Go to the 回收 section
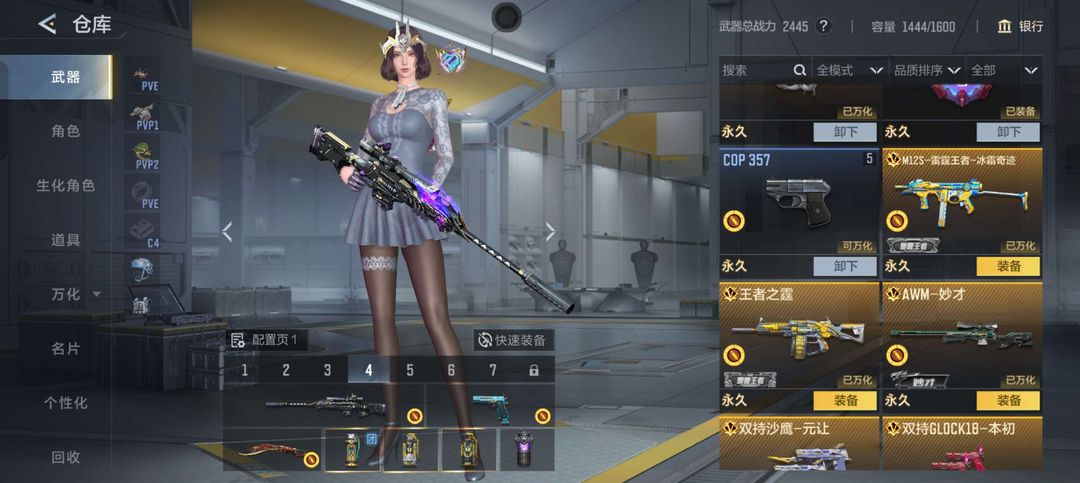Screen dimensions: 1080x483 (66, 457)
